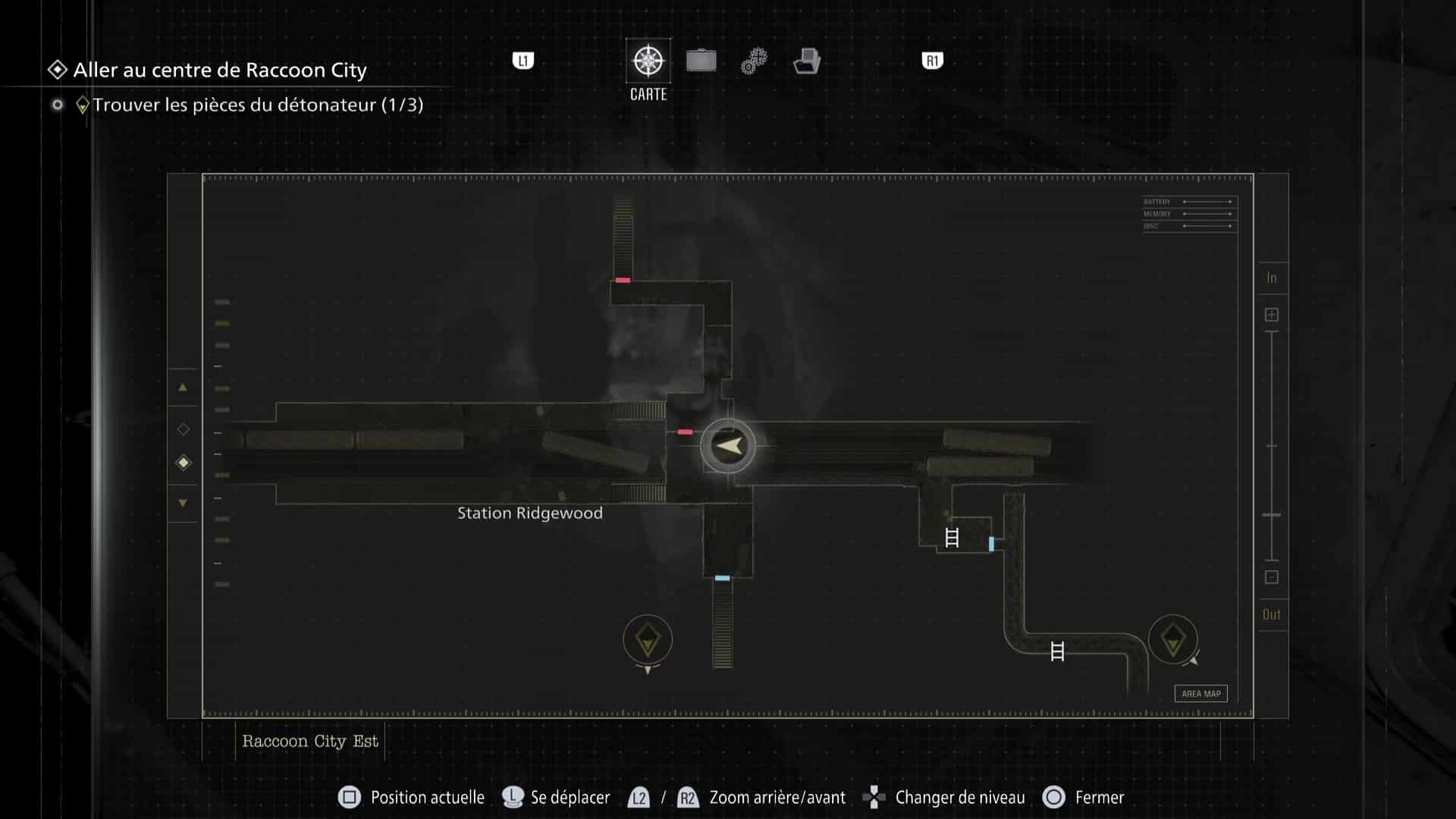Click the map zoom slider handle

(1272, 508)
